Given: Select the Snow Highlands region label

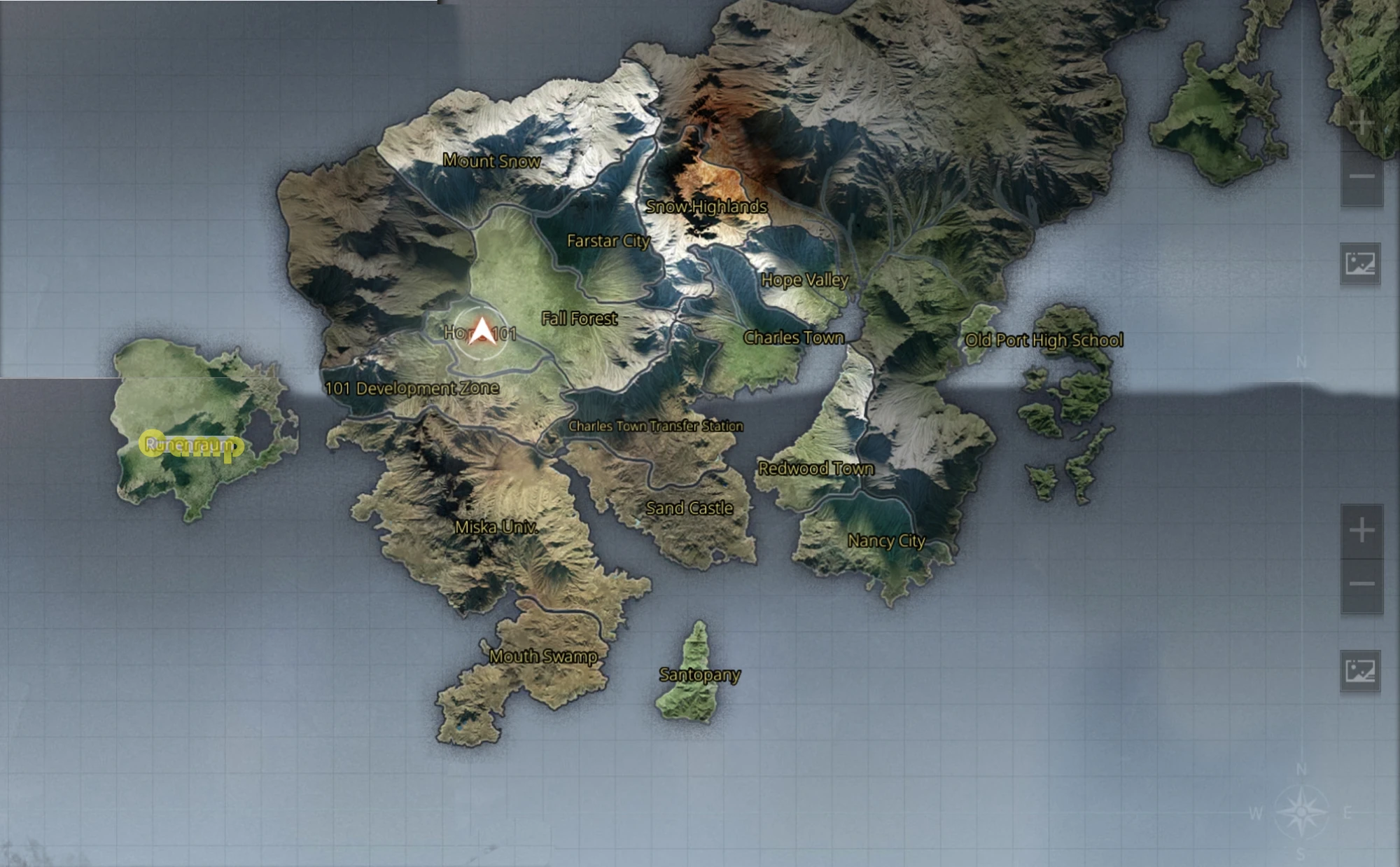Looking at the screenshot, I should (707, 207).
